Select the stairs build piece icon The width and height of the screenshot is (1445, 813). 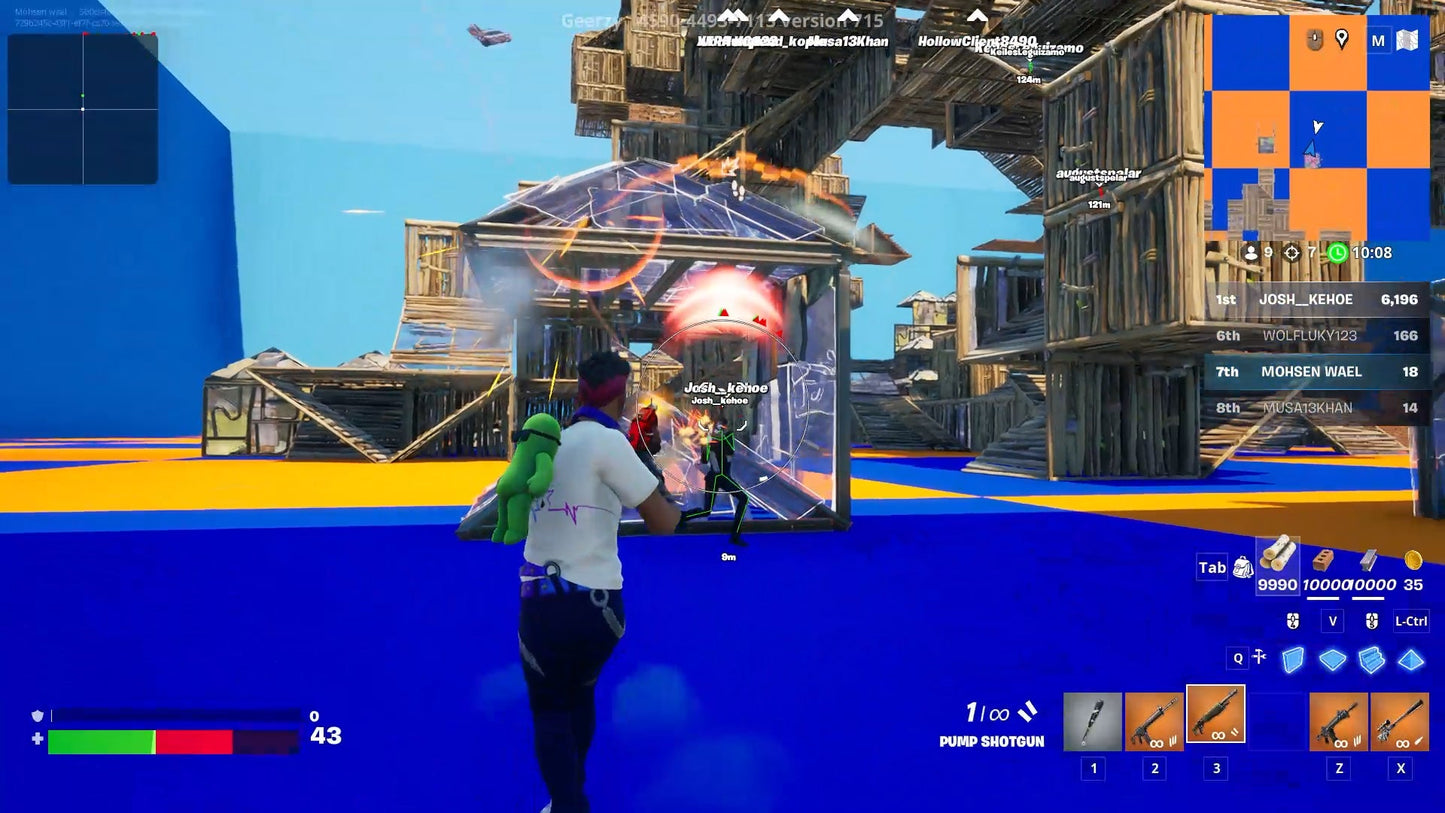point(1371,658)
